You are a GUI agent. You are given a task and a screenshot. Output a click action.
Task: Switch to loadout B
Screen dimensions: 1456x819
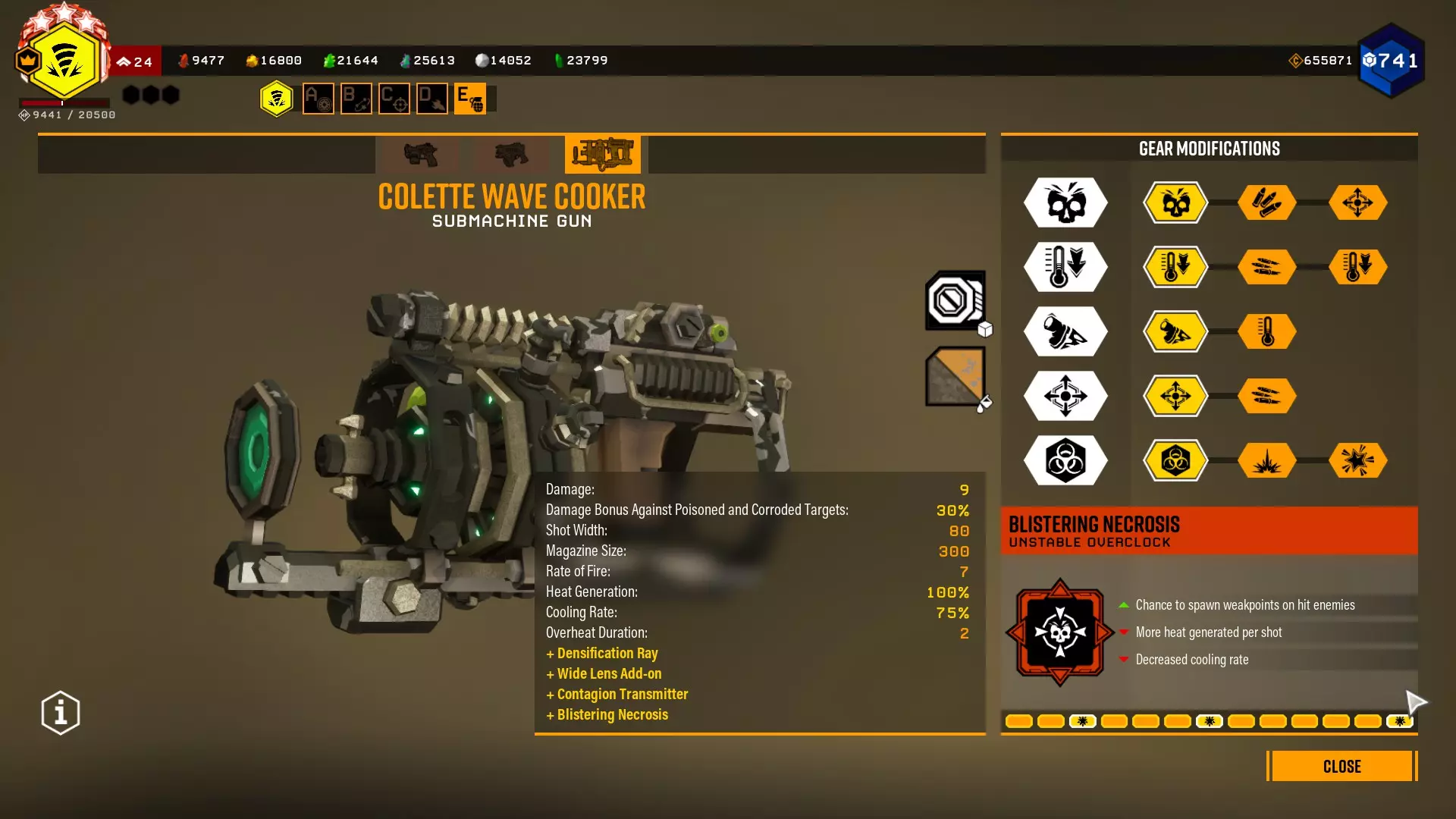pyautogui.click(x=356, y=99)
